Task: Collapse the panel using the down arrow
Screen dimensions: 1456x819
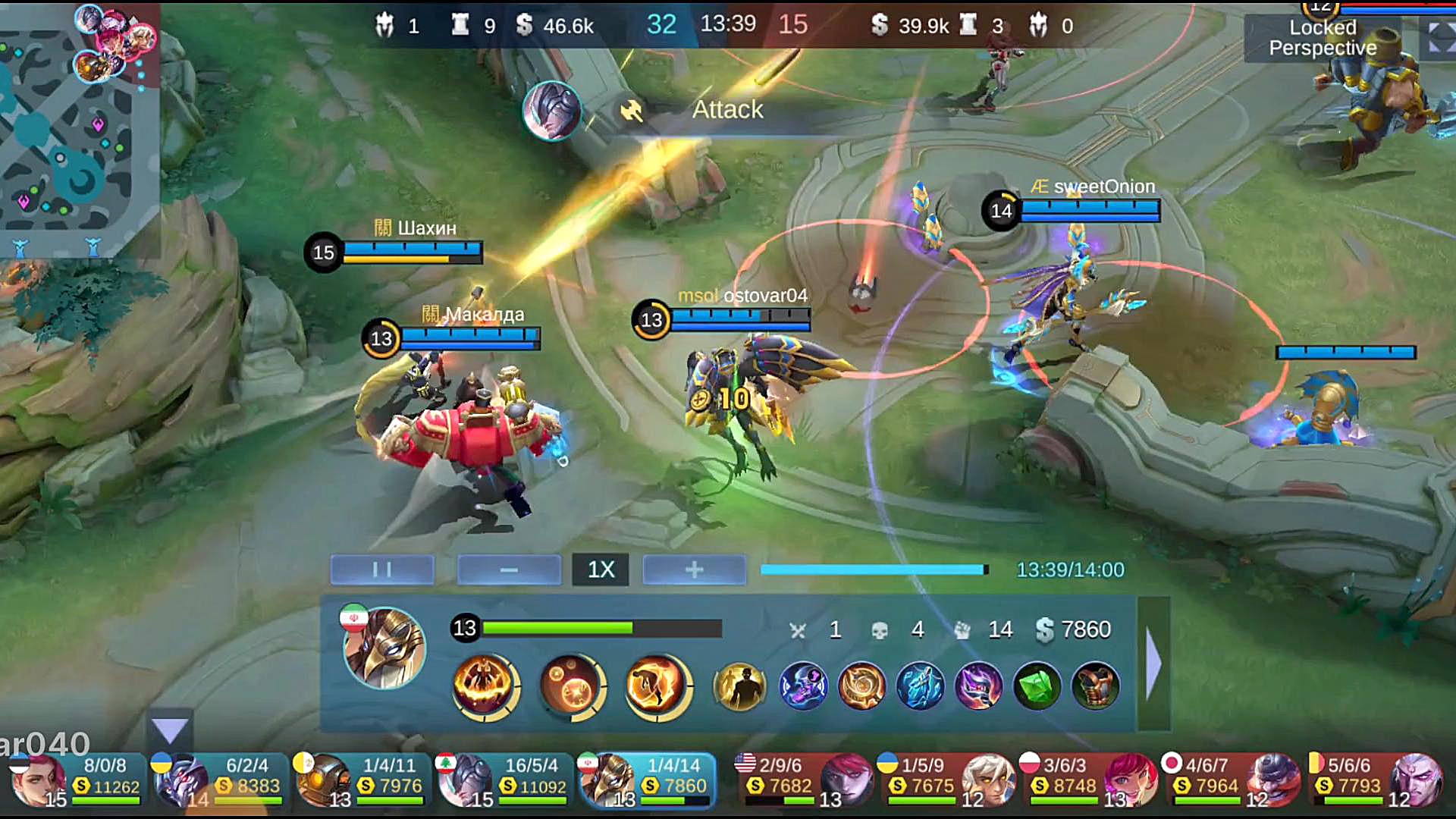Action: click(x=170, y=731)
